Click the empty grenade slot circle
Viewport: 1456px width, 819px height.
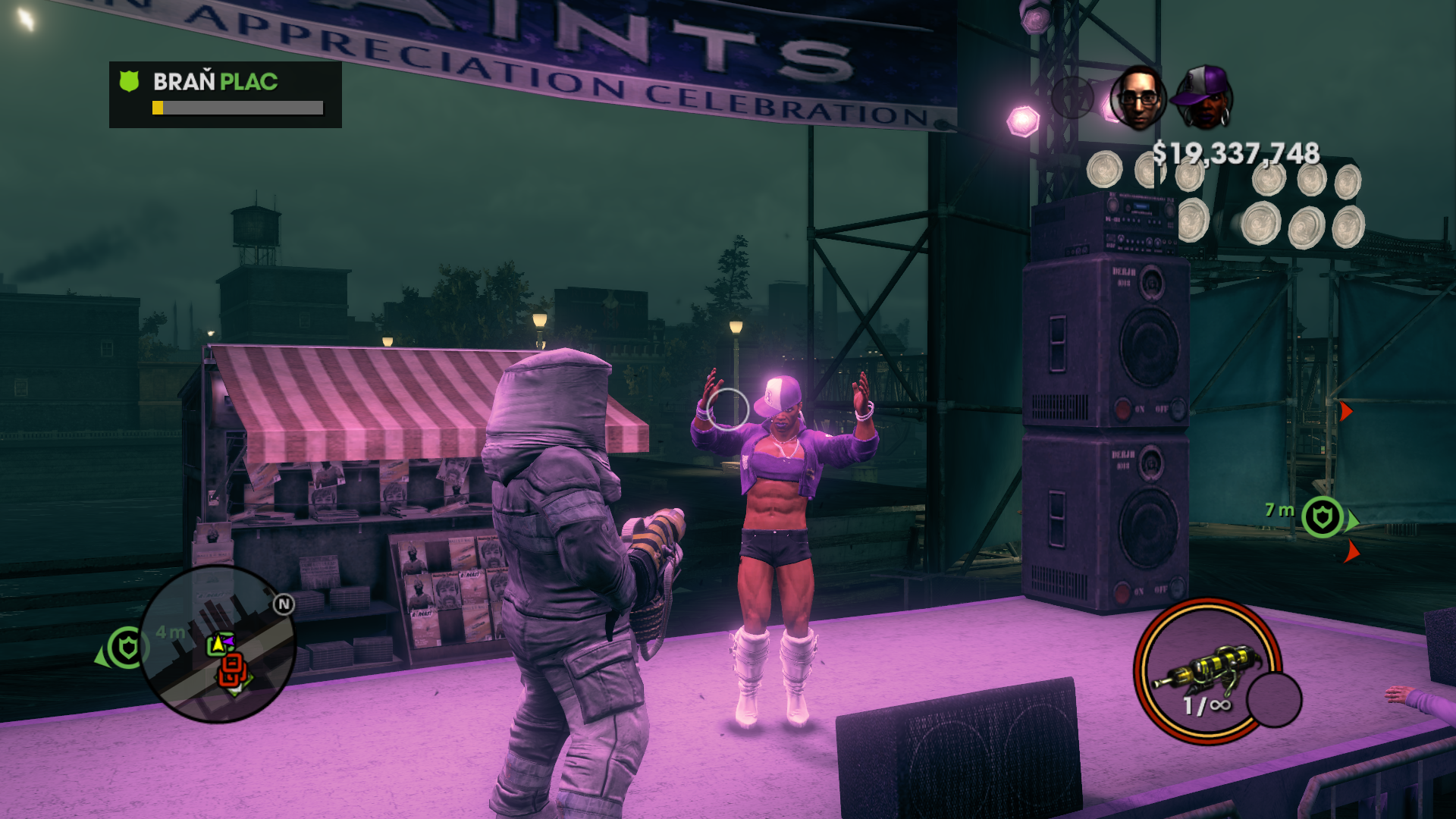click(1274, 700)
